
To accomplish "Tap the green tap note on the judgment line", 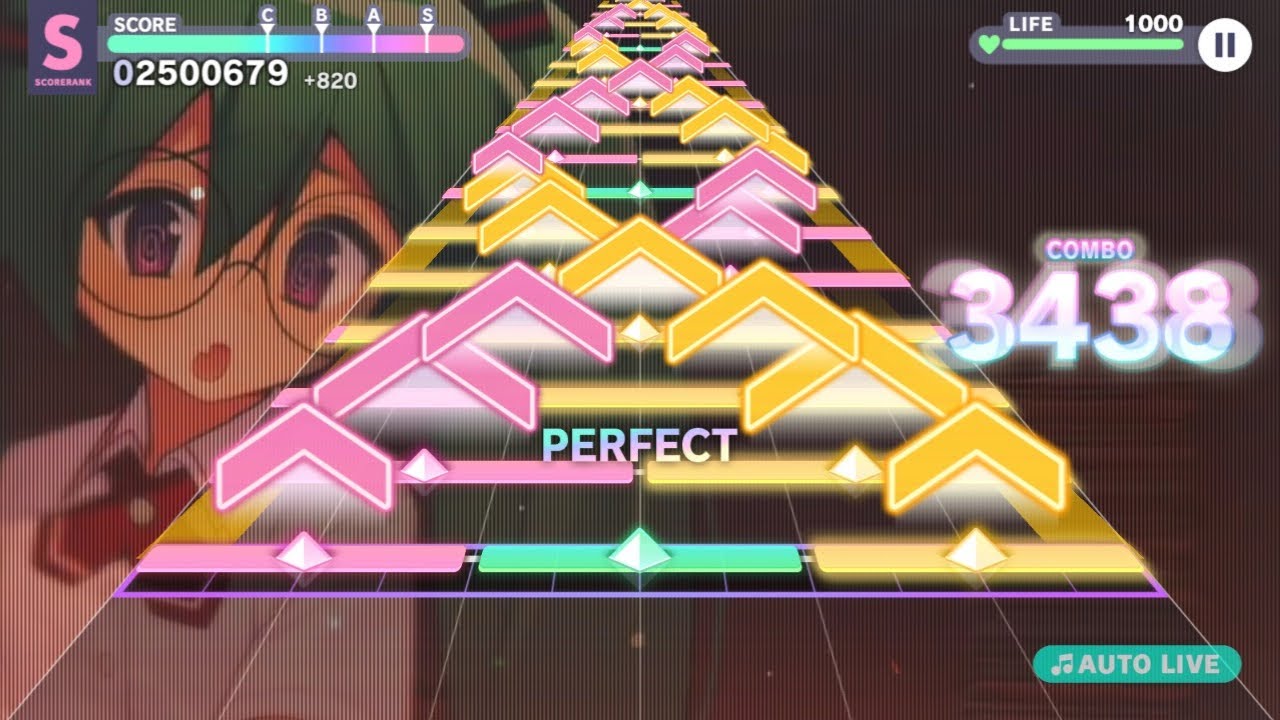I will click(640, 552).
